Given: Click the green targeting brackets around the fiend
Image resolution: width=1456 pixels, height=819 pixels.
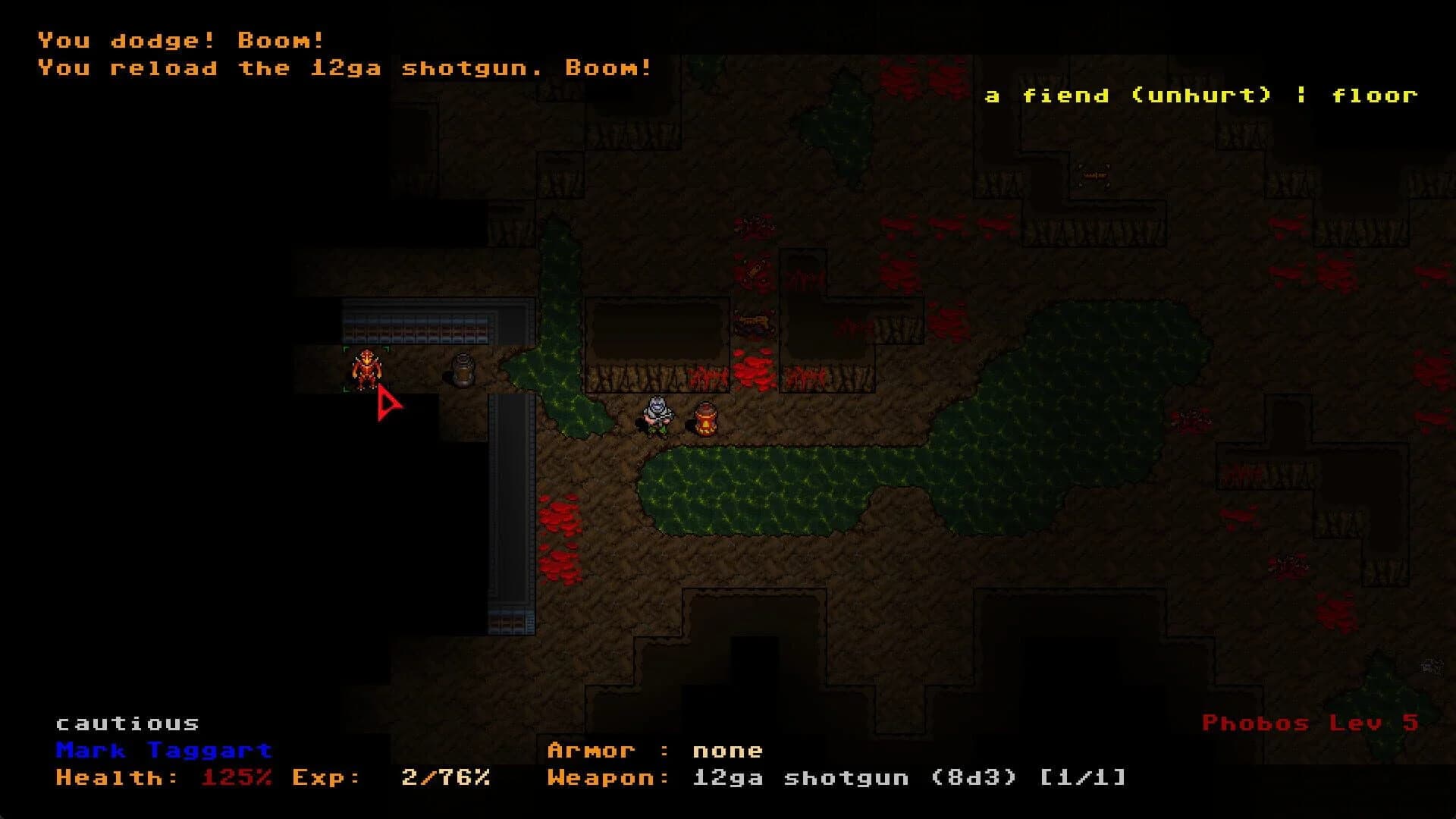Looking at the screenshot, I should (x=347, y=348).
